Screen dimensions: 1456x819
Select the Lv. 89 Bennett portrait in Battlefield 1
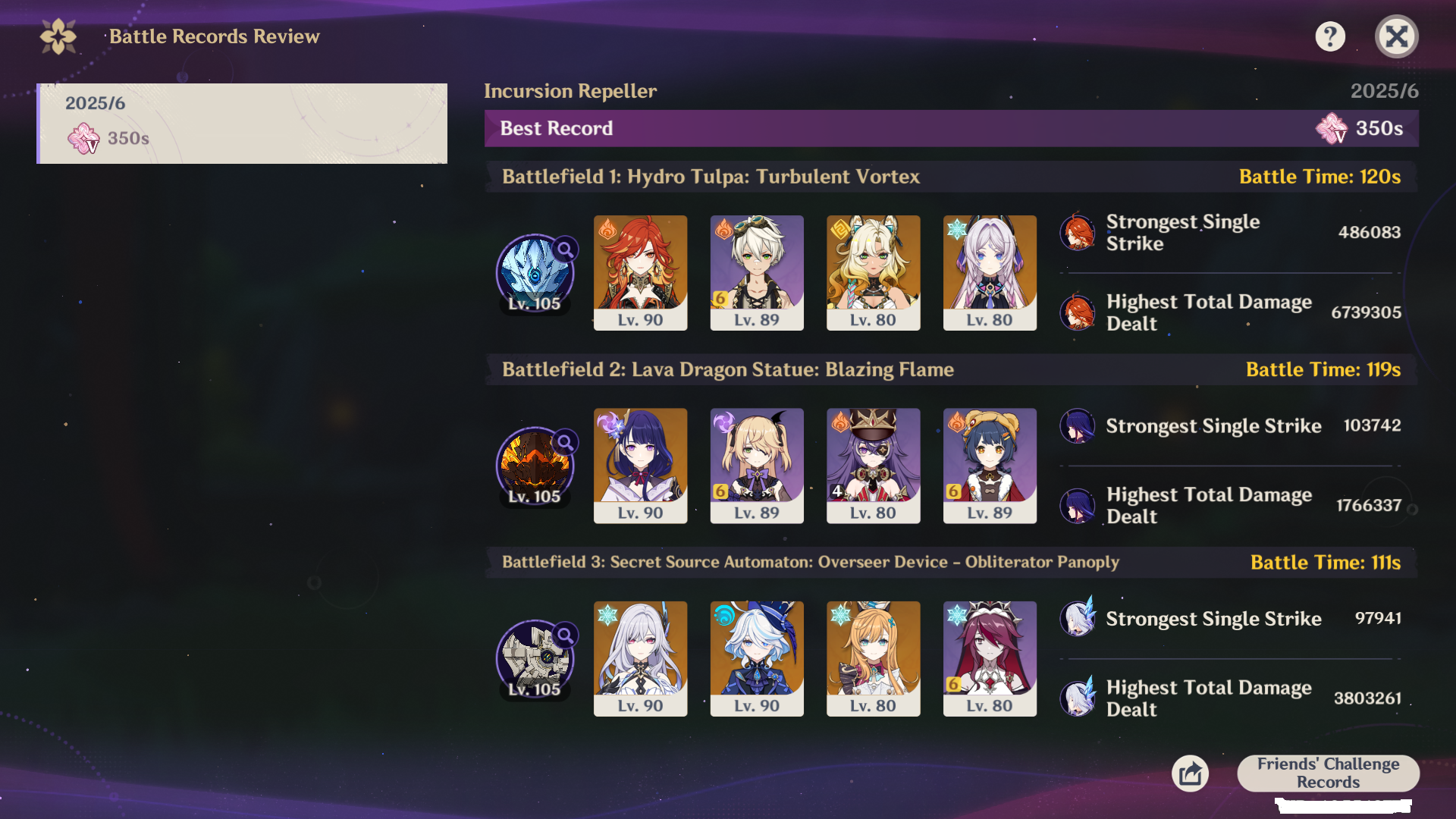coord(757,272)
